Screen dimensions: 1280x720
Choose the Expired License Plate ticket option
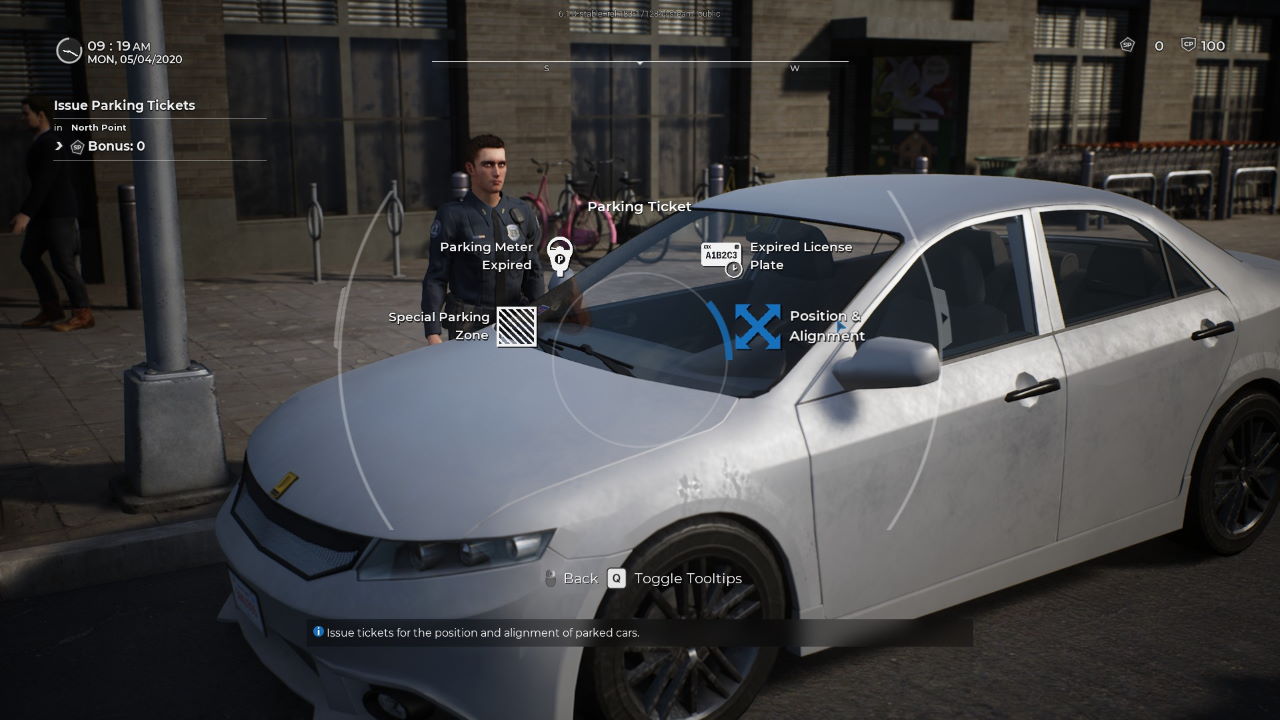[721, 257]
